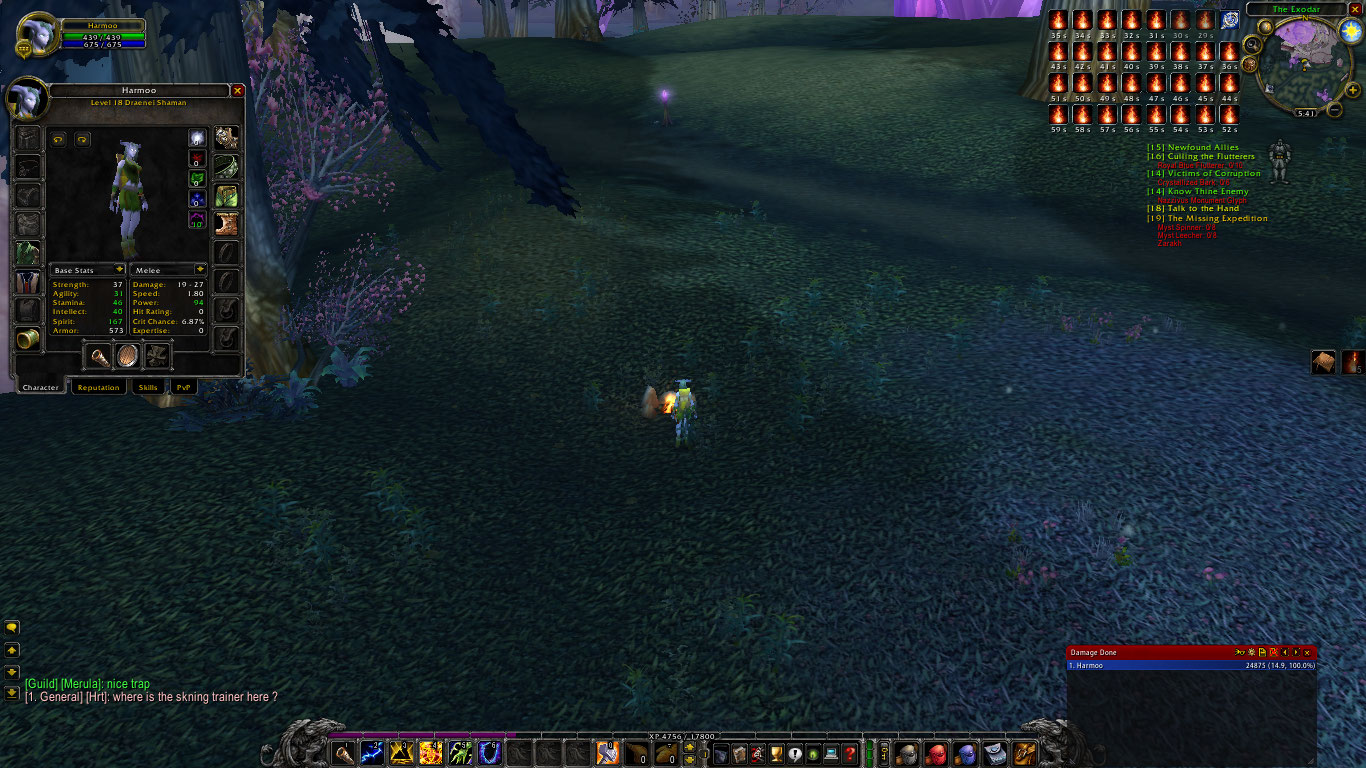Image resolution: width=1366 pixels, height=768 pixels.
Task: Use the hammer item on the action bar
Action: click(x=607, y=755)
